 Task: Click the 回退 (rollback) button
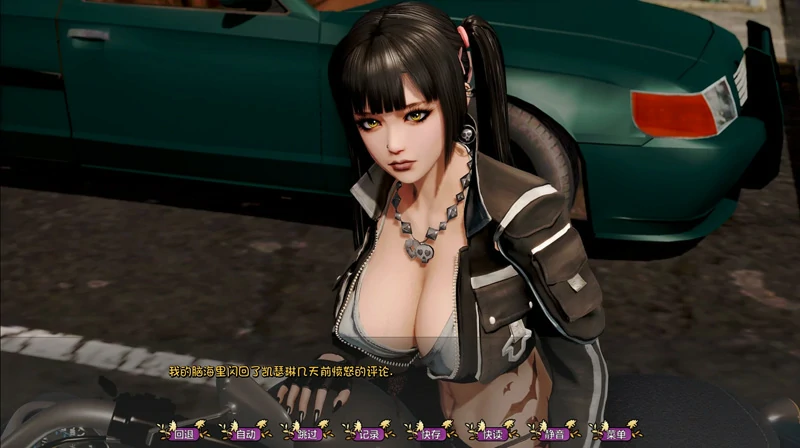(x=182, y=434)
